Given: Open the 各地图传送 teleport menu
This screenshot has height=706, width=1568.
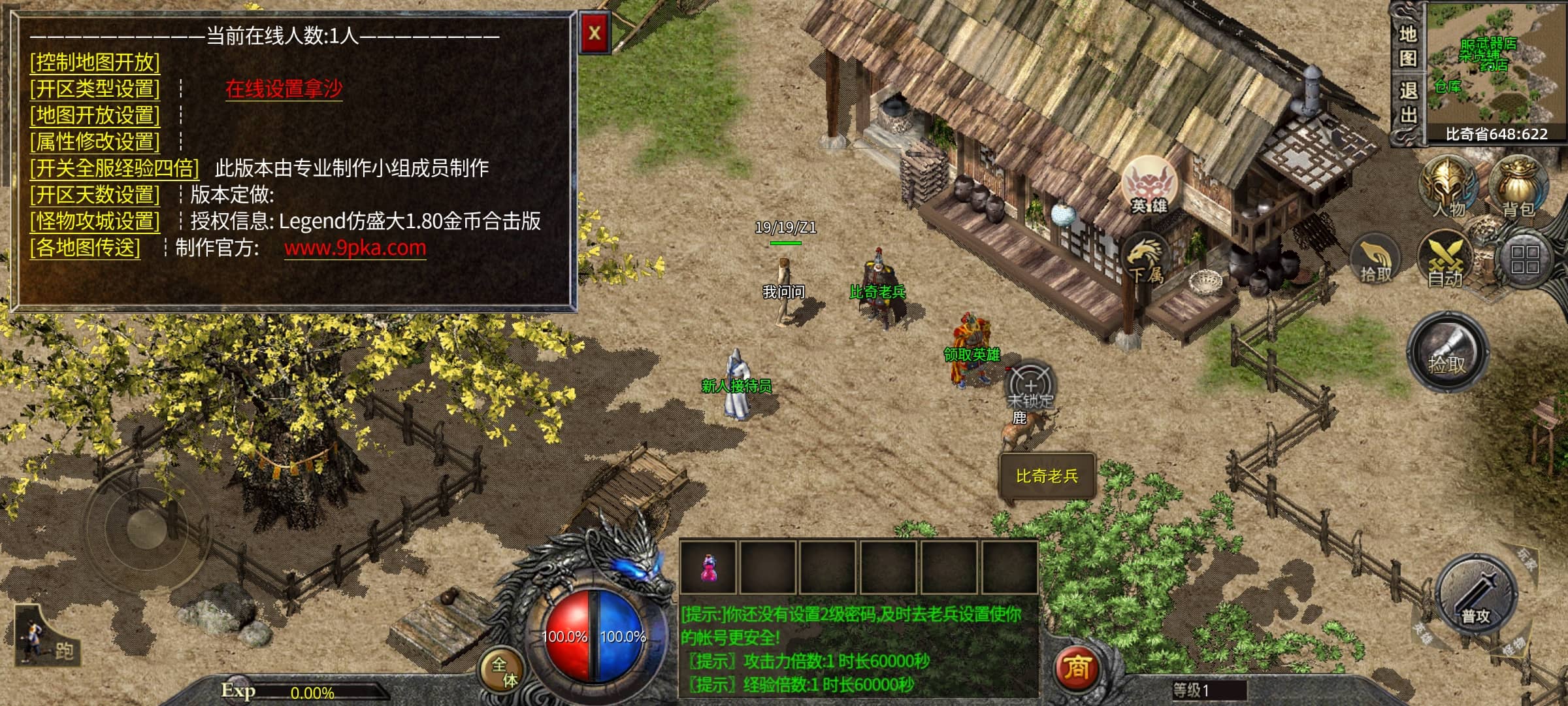Looking at the screenshot, I should coord(85,247).
